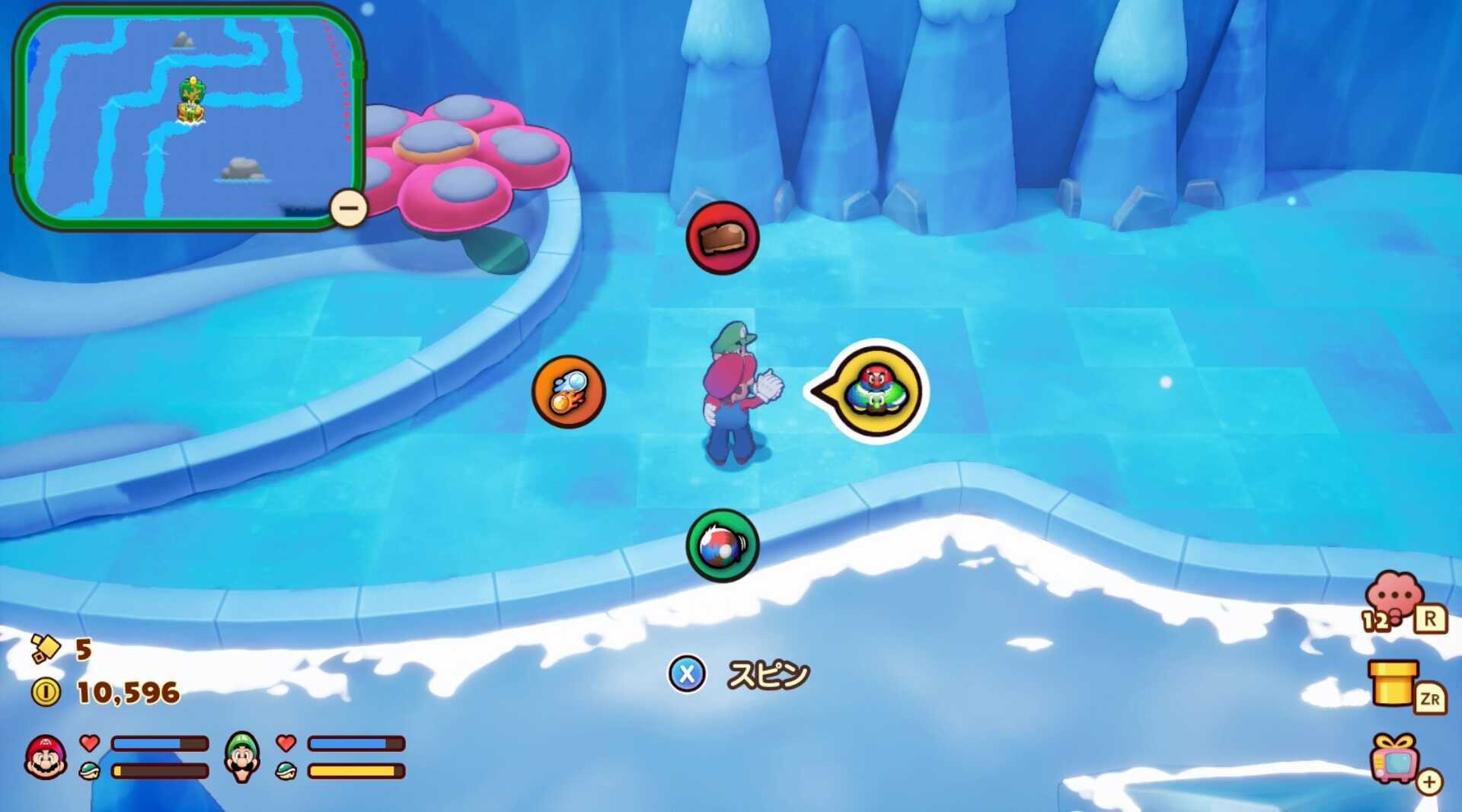
Task: Toggle the minimap with the minus button
Action: click(x=349, y=206)
